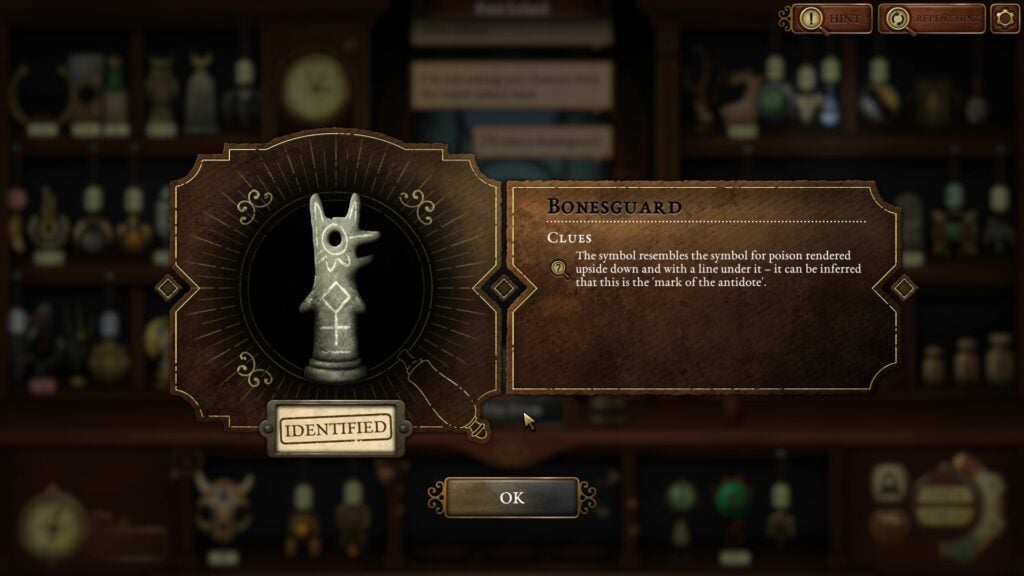Screen dimensions: 1024x576
Task: Click the Repeat Hint button
Action: [x=930, y=18]
